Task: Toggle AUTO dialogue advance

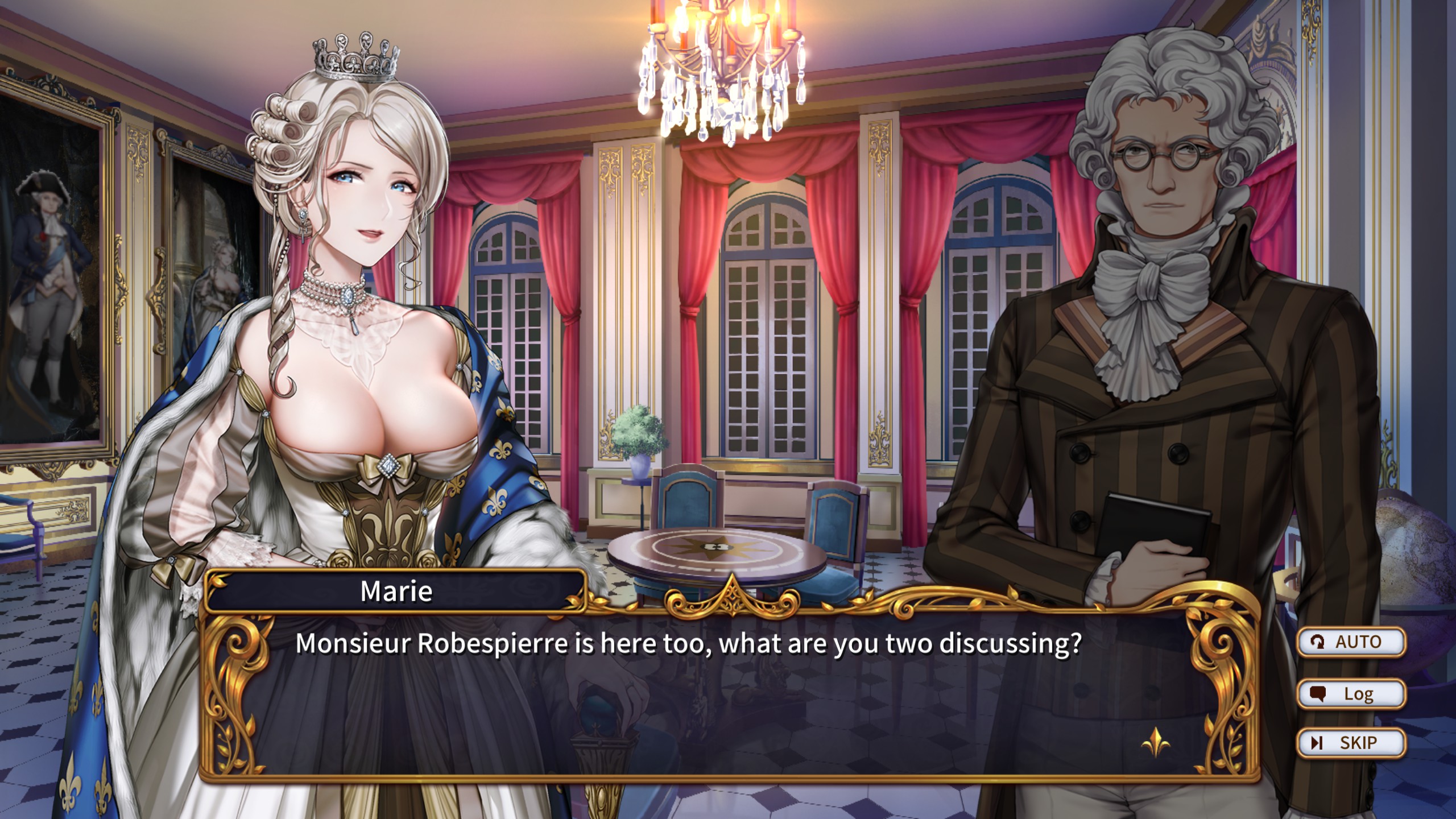Action: 1350,642
